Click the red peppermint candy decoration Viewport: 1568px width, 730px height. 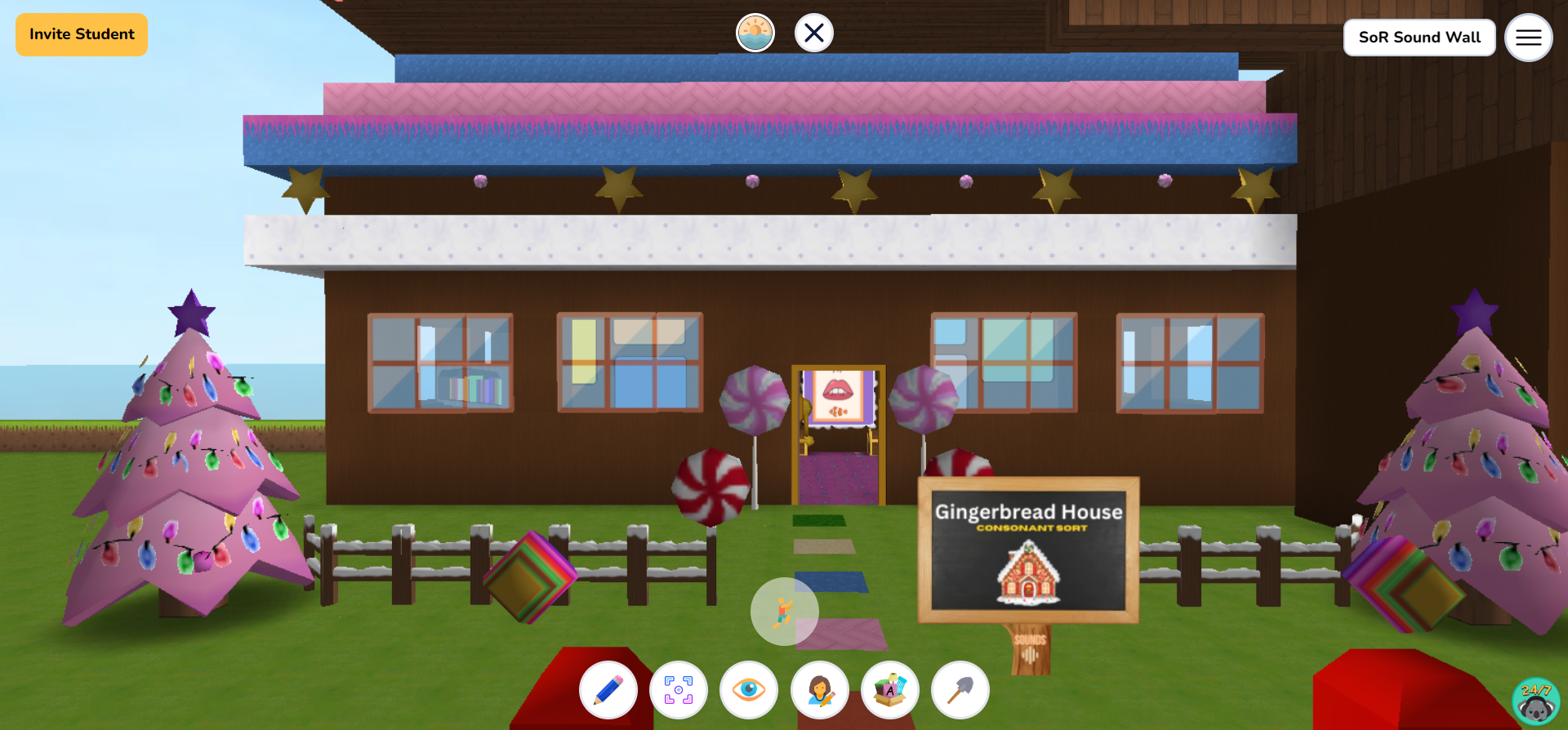(710, 486)
